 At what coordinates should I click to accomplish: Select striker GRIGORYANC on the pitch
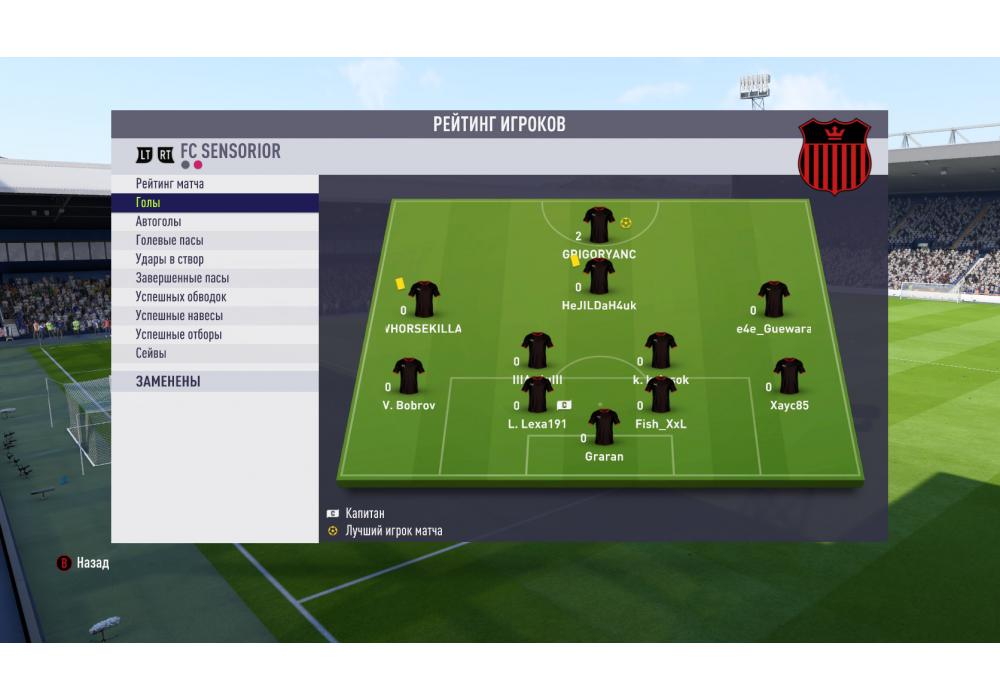click(599, 226)
